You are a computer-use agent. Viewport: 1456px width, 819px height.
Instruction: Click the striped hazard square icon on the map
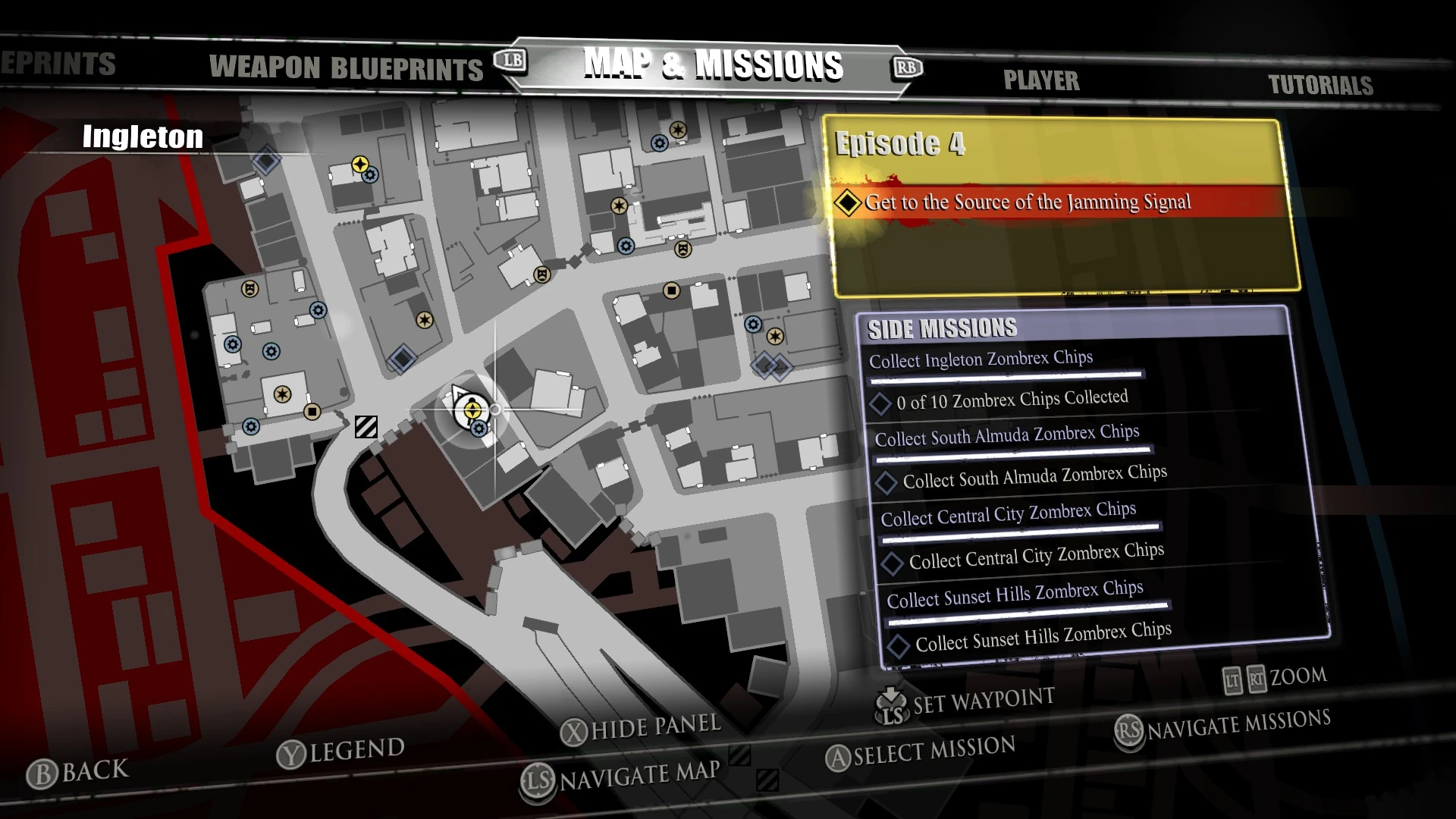pyautogui.click(x=366, y=427)
